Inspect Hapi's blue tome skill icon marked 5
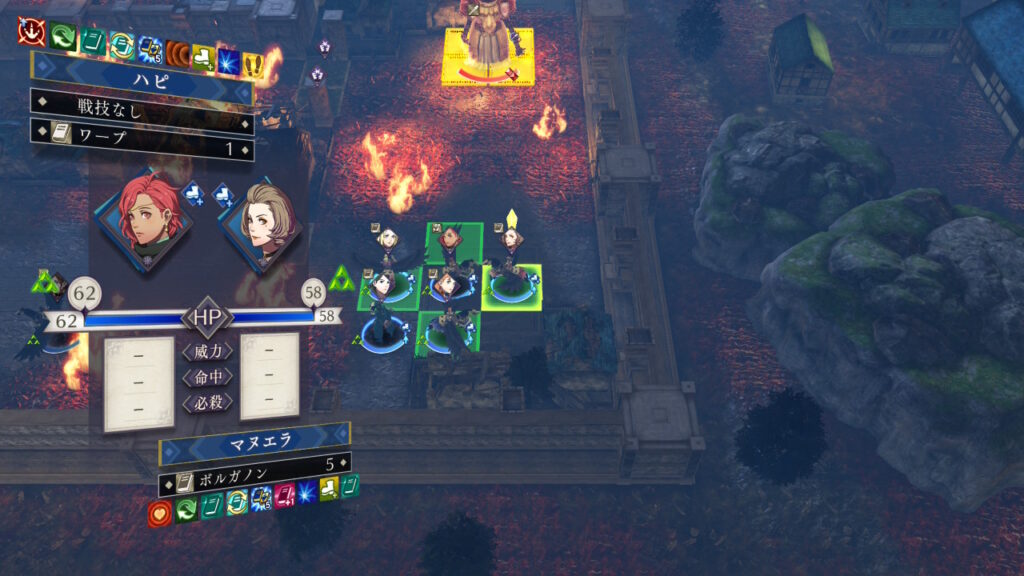 click(x=151, y=47)
